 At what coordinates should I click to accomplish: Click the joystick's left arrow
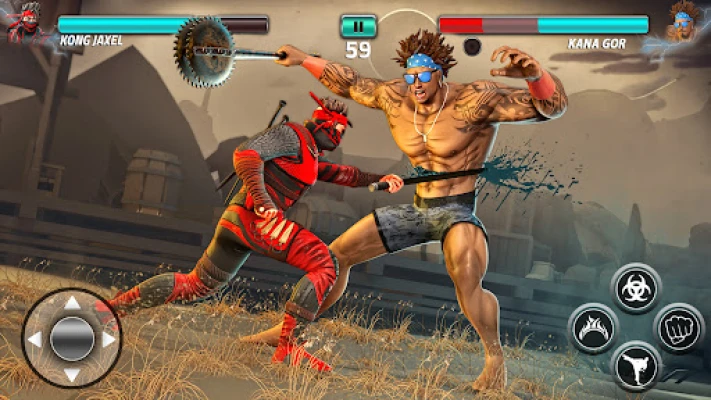click(35, 339)
